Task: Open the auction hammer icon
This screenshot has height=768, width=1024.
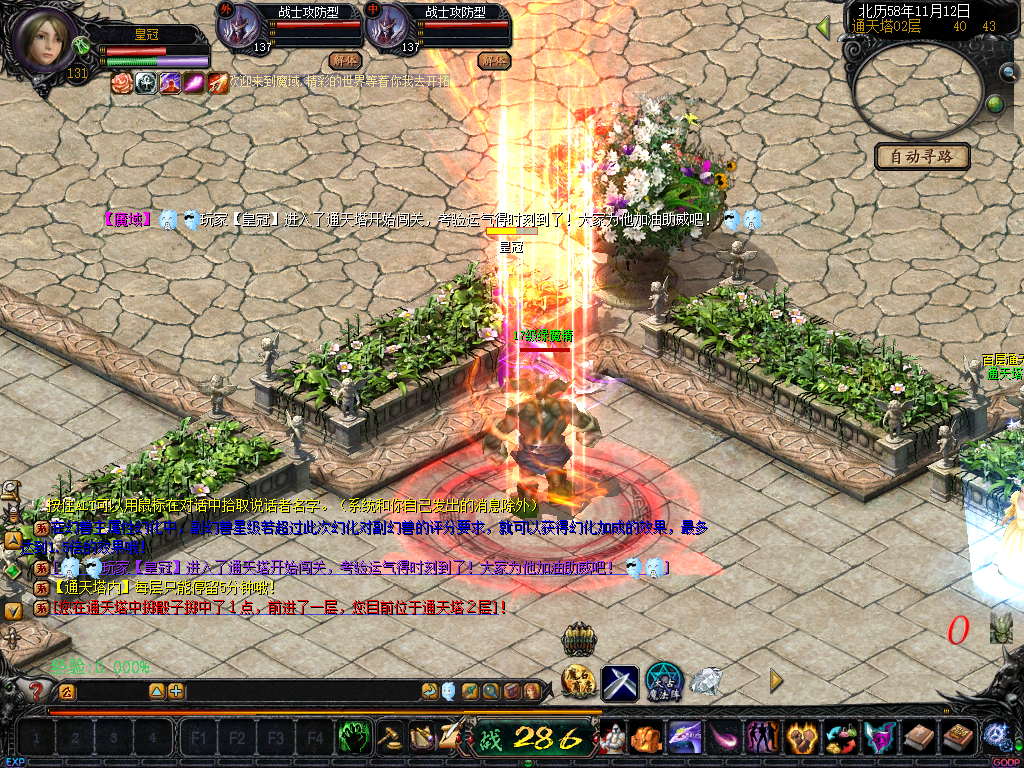Action: point(390,738)
